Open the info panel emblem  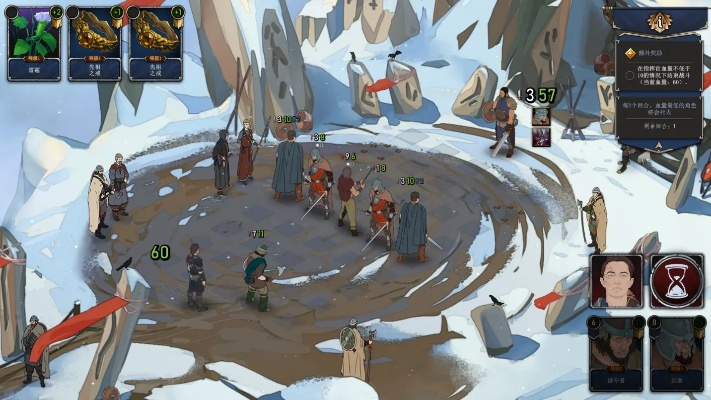(x=659, y=21)
